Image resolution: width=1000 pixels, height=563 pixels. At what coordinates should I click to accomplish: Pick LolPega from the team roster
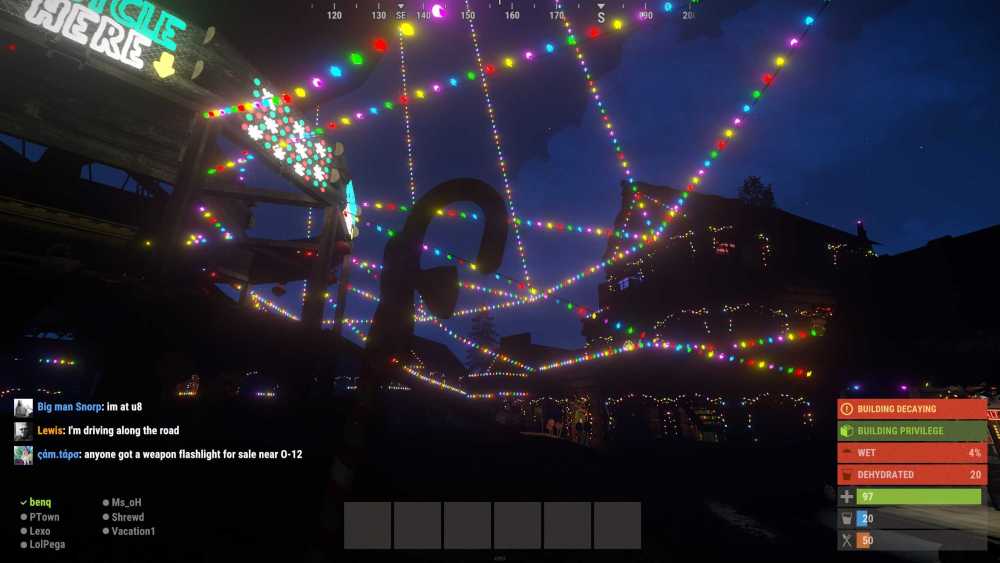click(47, 545)
